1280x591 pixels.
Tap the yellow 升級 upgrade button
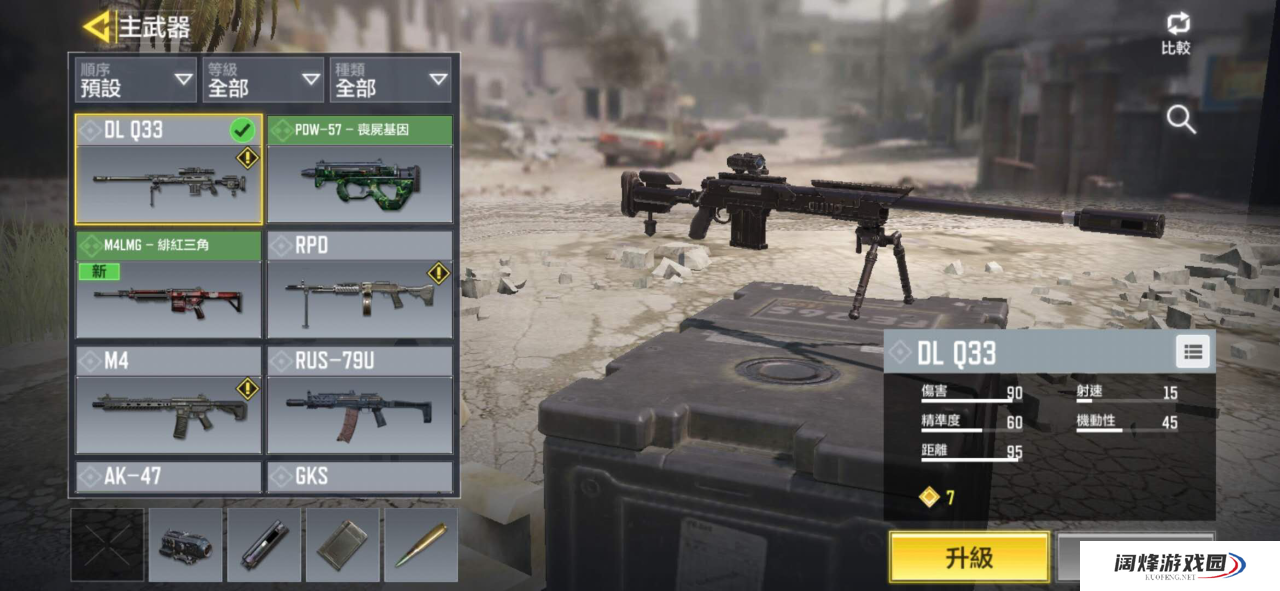pyautogui.click(x=969, y=557)
